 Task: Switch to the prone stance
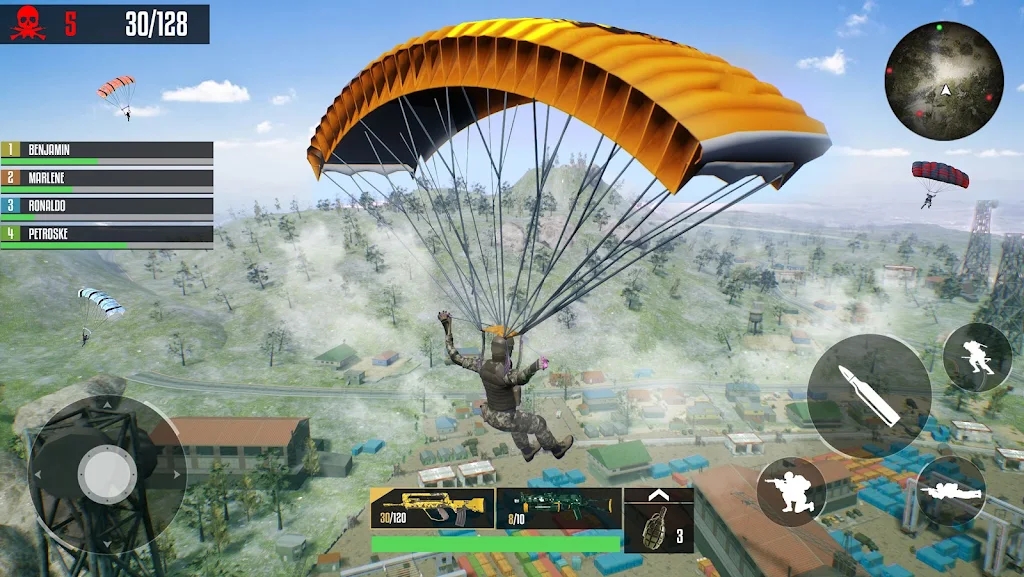coord(951,491)
